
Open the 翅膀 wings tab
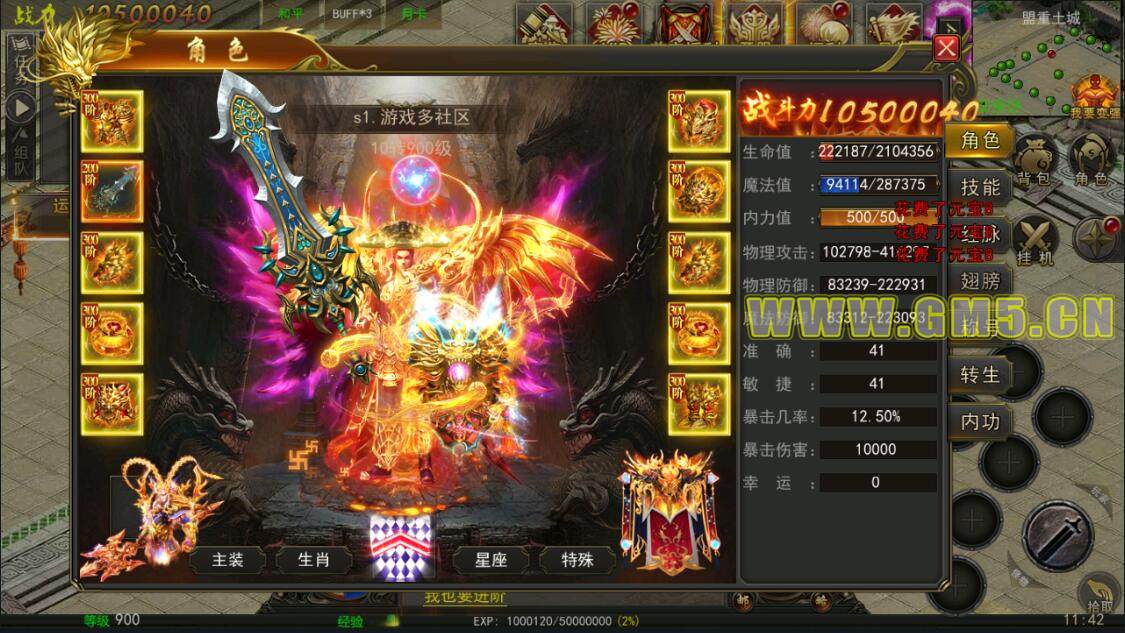click(x=980, y=281)
